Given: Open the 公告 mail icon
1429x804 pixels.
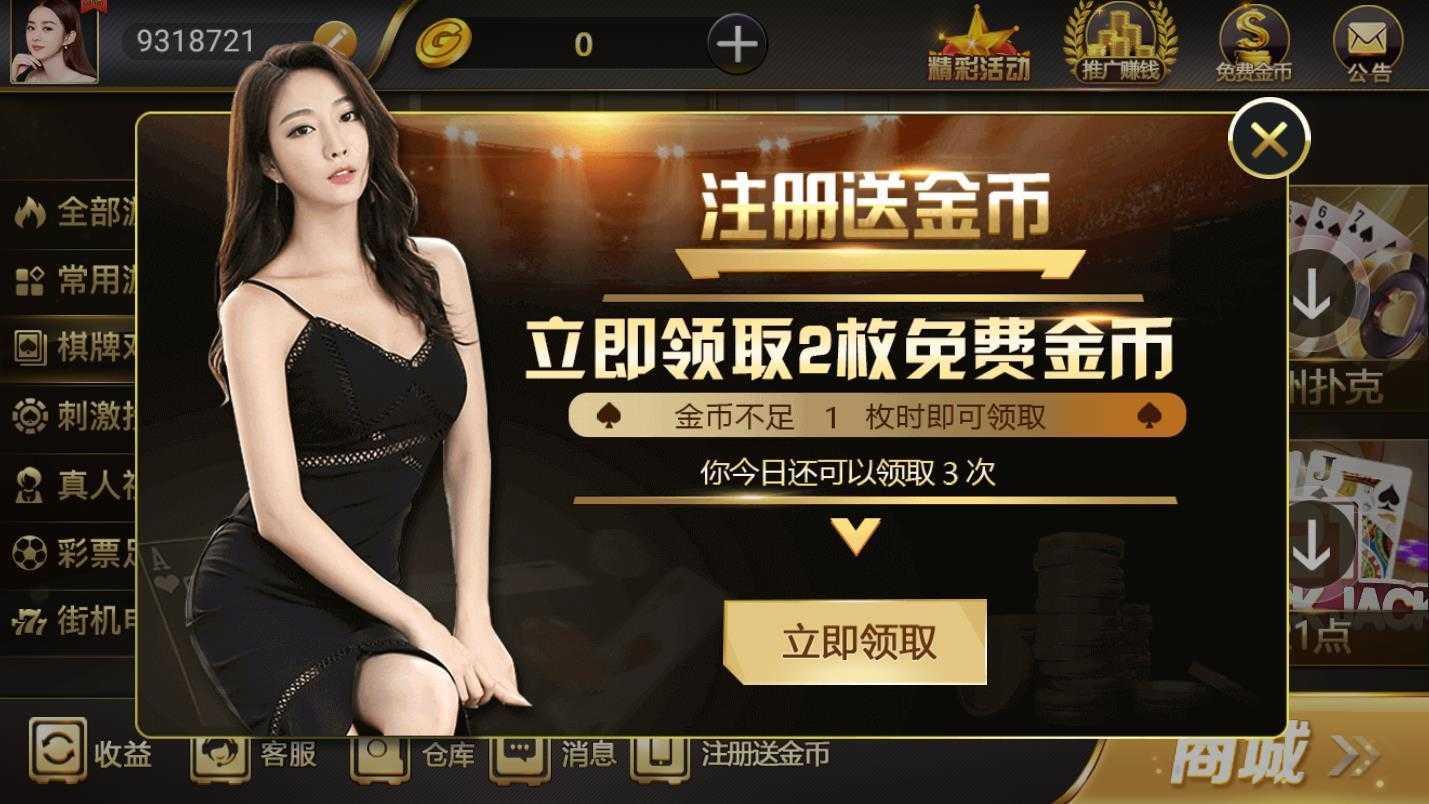Looking at the screenshot, I should pos(1366,38).
